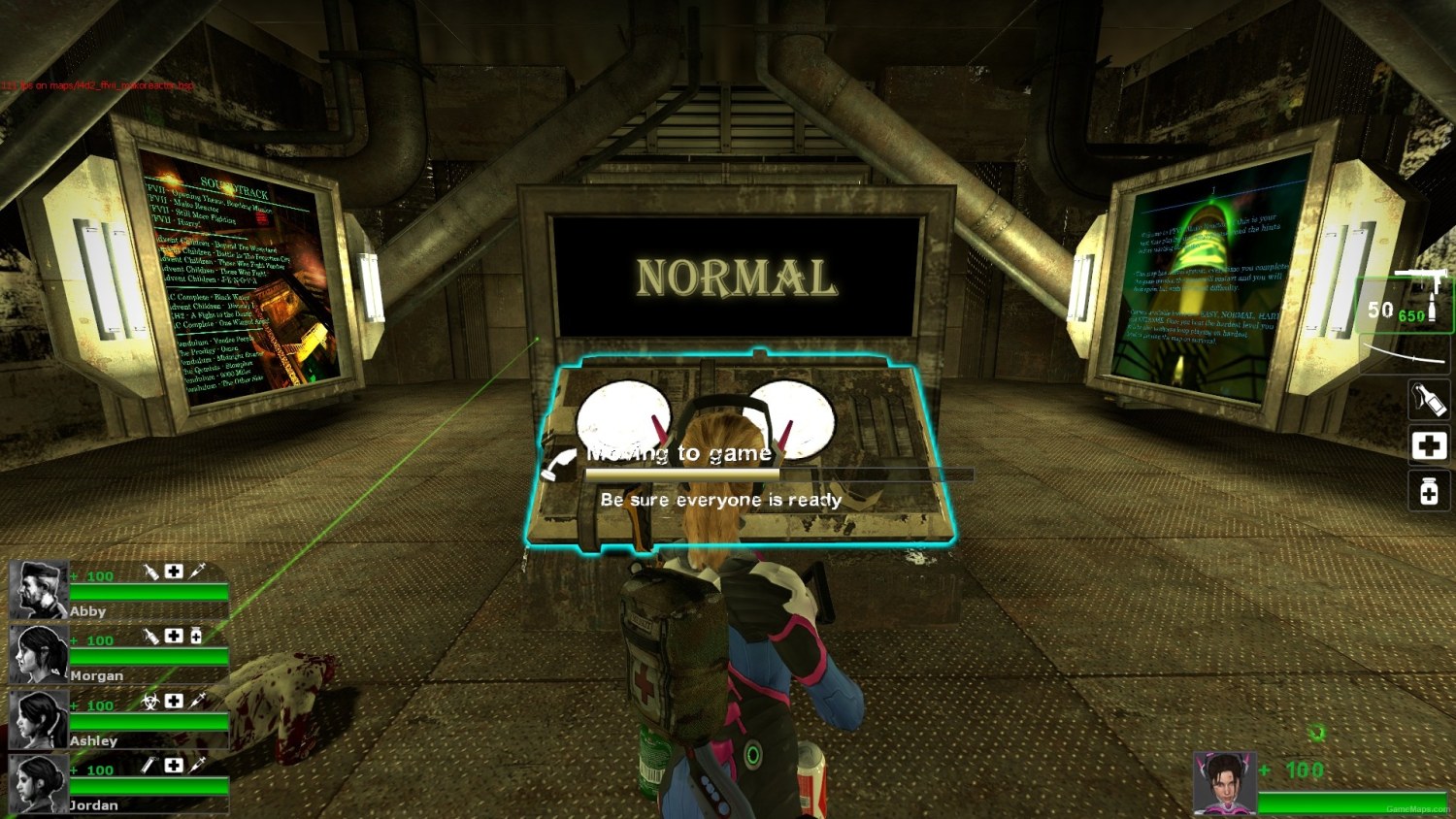Screen dimensions: 1456x819
Task: Click Ashley's teammate portrait
Action: [39, 719]
